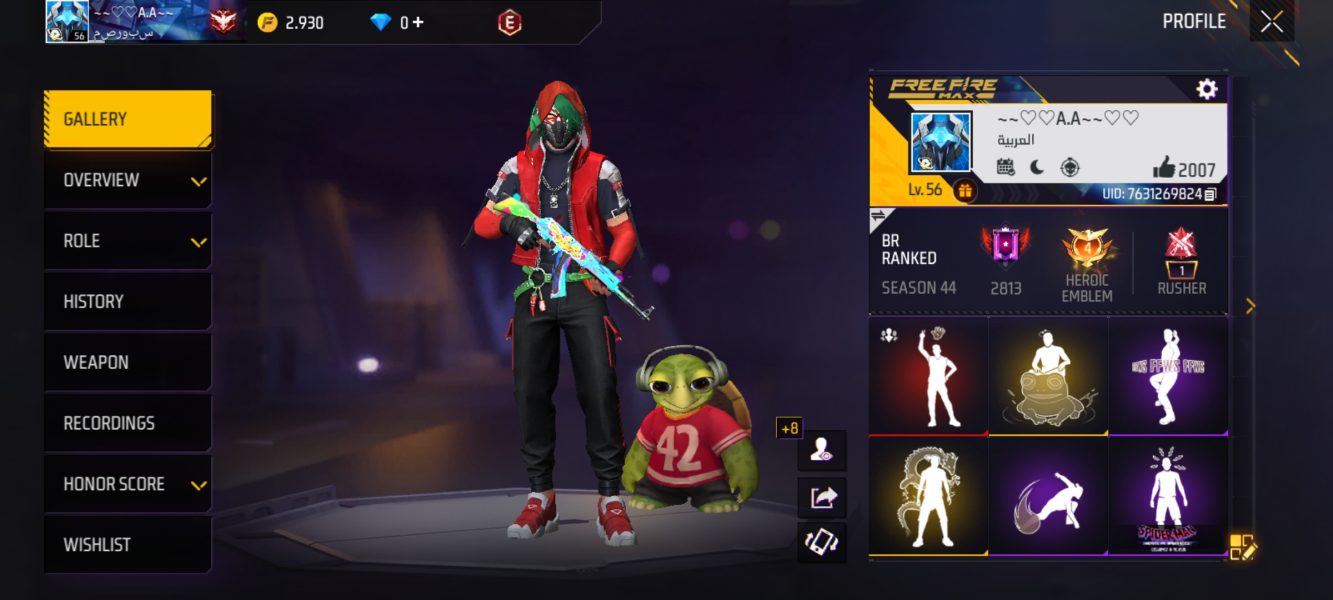Screen dimensions: 1333x600
Task: Tap the rotate phone button
Action: pyautogui.click(x=822, y=543)
